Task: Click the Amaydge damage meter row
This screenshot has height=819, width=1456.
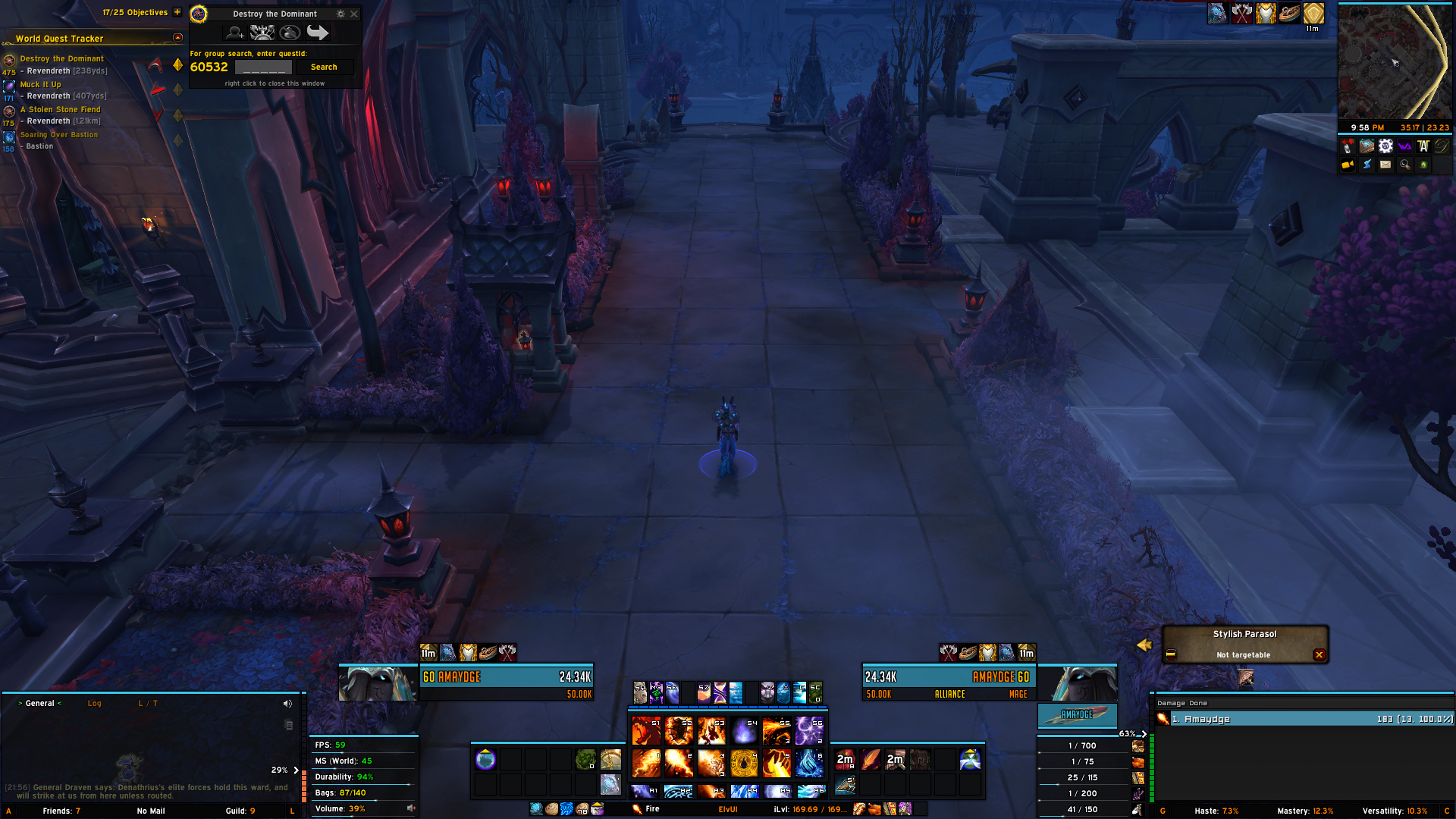Action: 1304,719
